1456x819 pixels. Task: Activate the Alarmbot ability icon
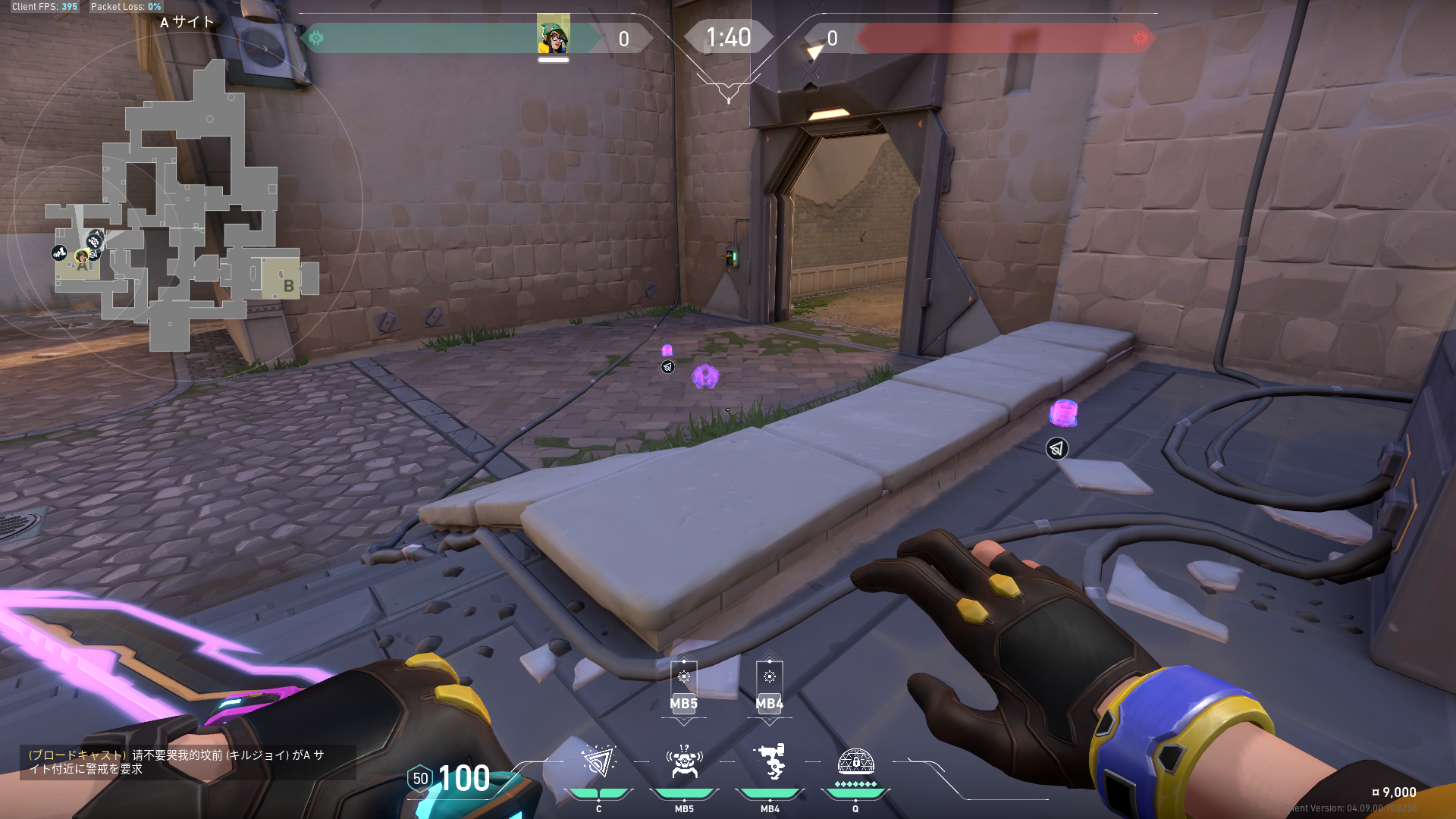pos(684,763)
